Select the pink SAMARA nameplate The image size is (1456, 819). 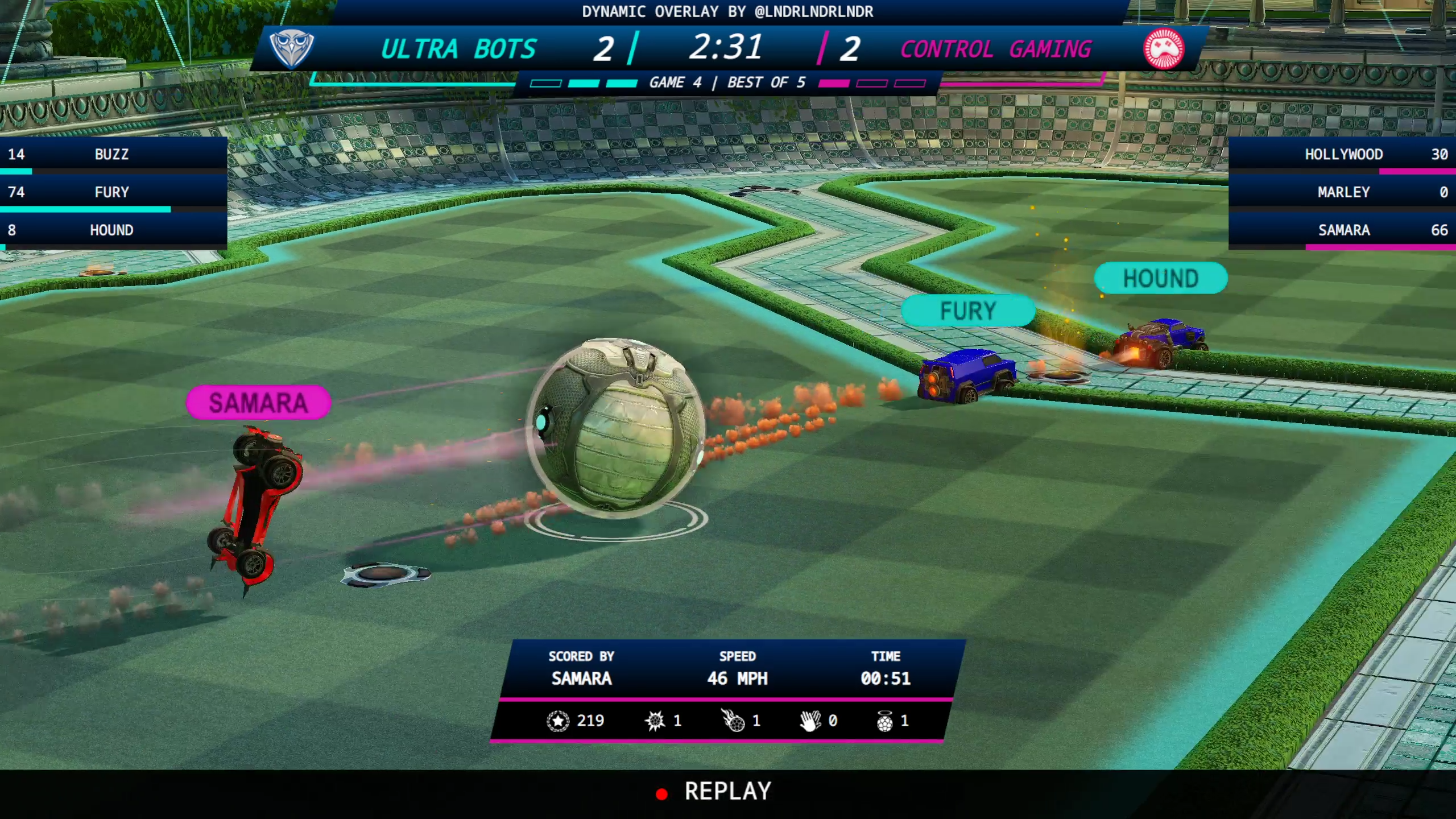click(258, 403)
